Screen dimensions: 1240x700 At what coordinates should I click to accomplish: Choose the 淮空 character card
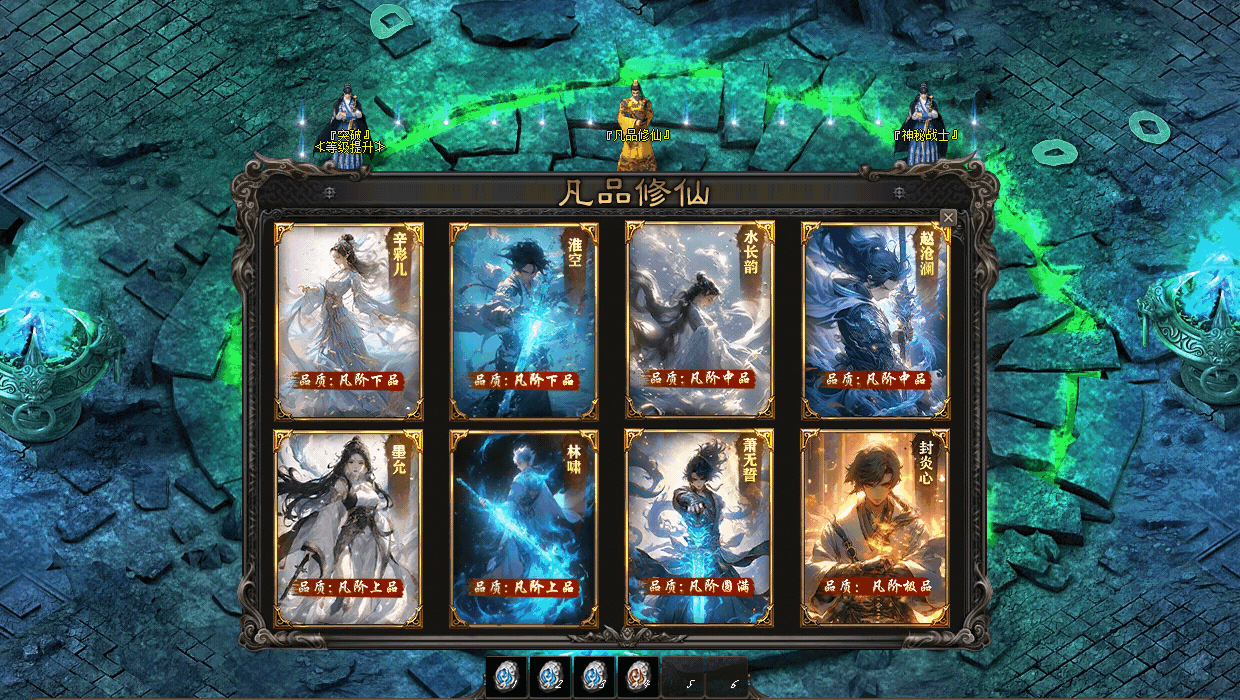pyautogui.click(x=524, y=320)
